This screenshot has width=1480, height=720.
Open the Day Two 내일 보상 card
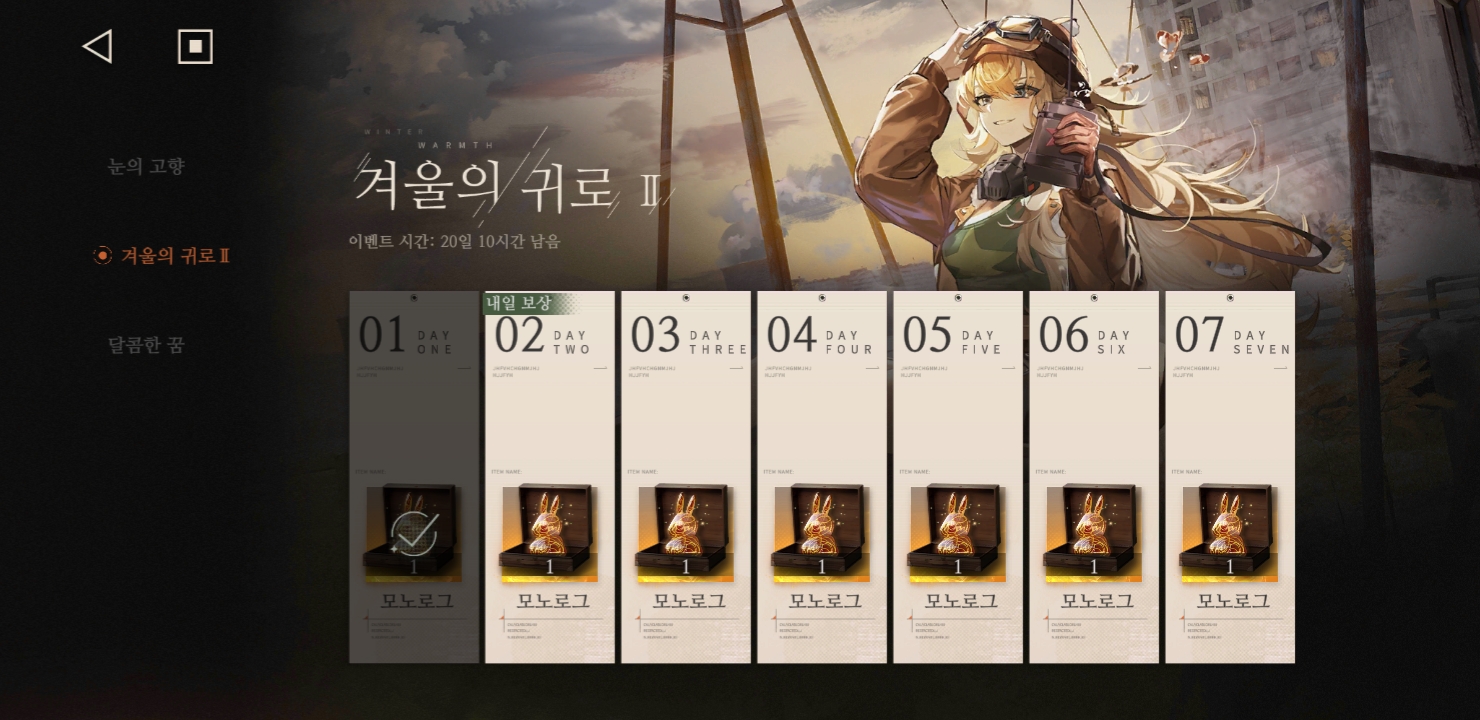pos(550,477)
